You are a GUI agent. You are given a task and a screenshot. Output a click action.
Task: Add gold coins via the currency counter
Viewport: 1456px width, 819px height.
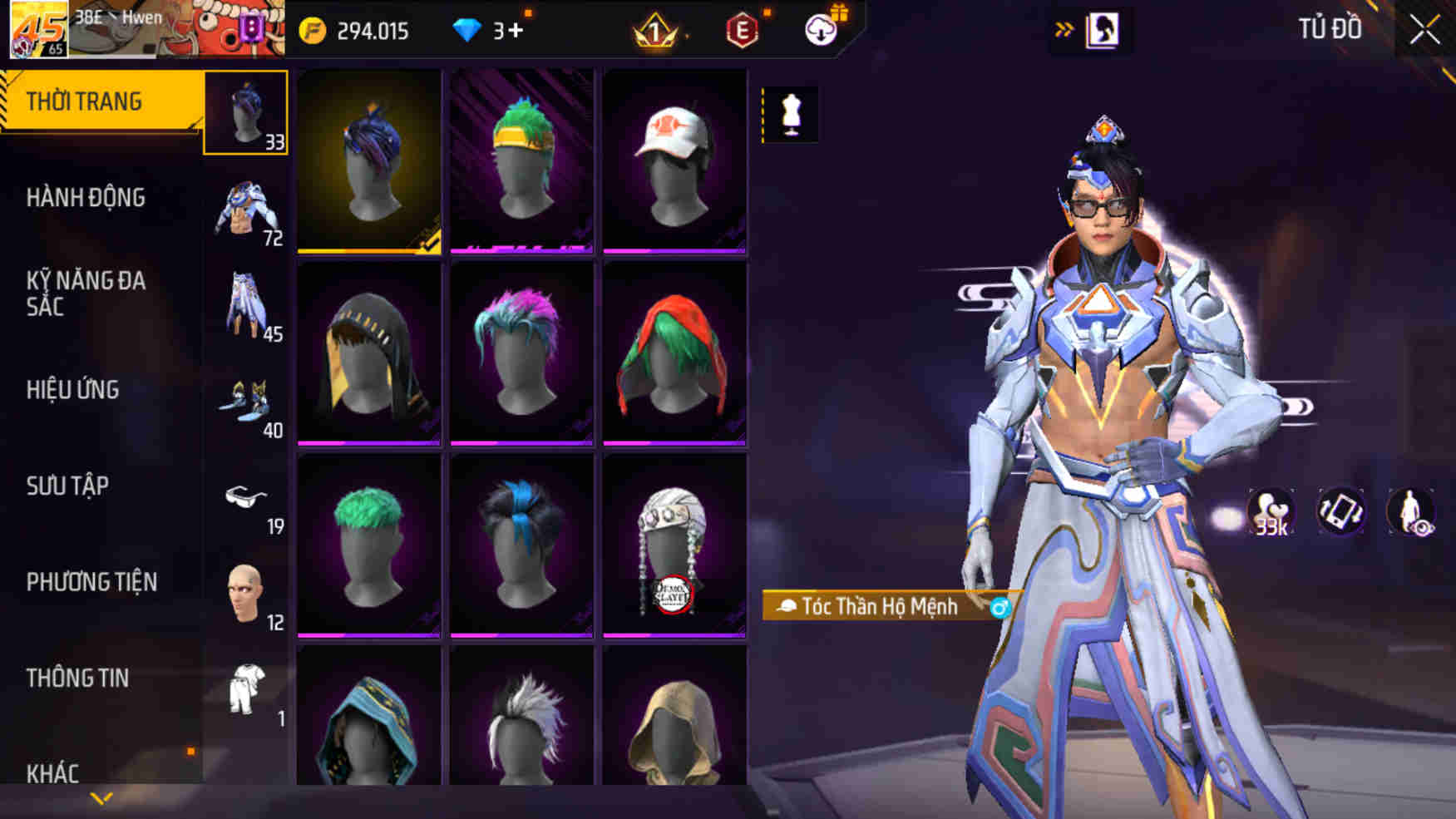[356, 32]
